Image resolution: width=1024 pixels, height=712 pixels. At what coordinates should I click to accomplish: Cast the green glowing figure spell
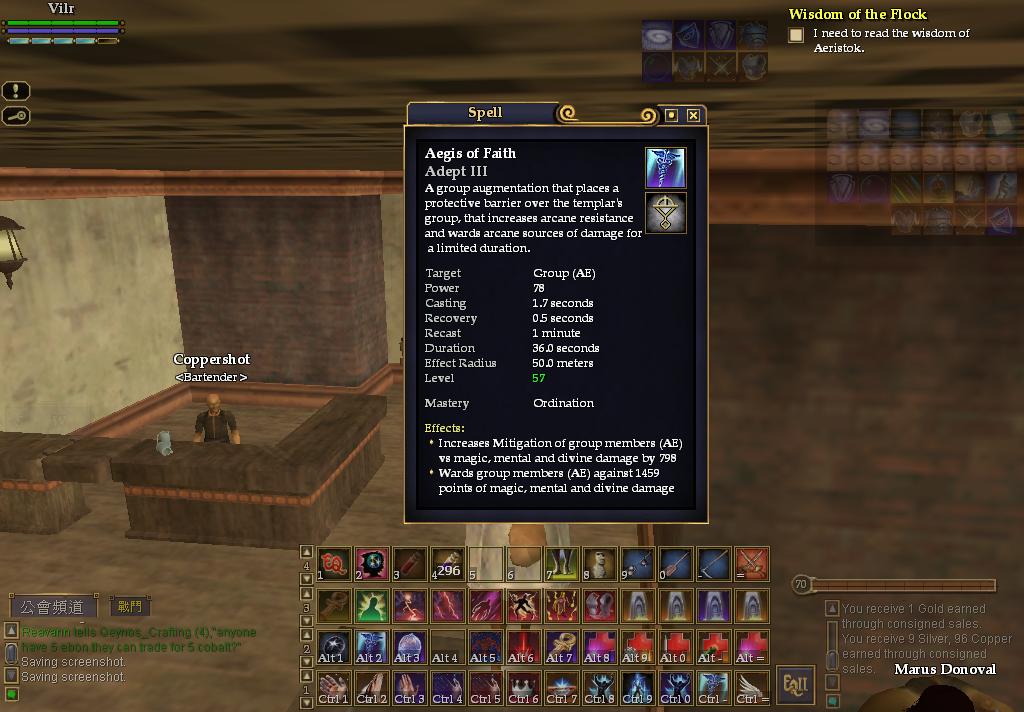click(371, 604)
